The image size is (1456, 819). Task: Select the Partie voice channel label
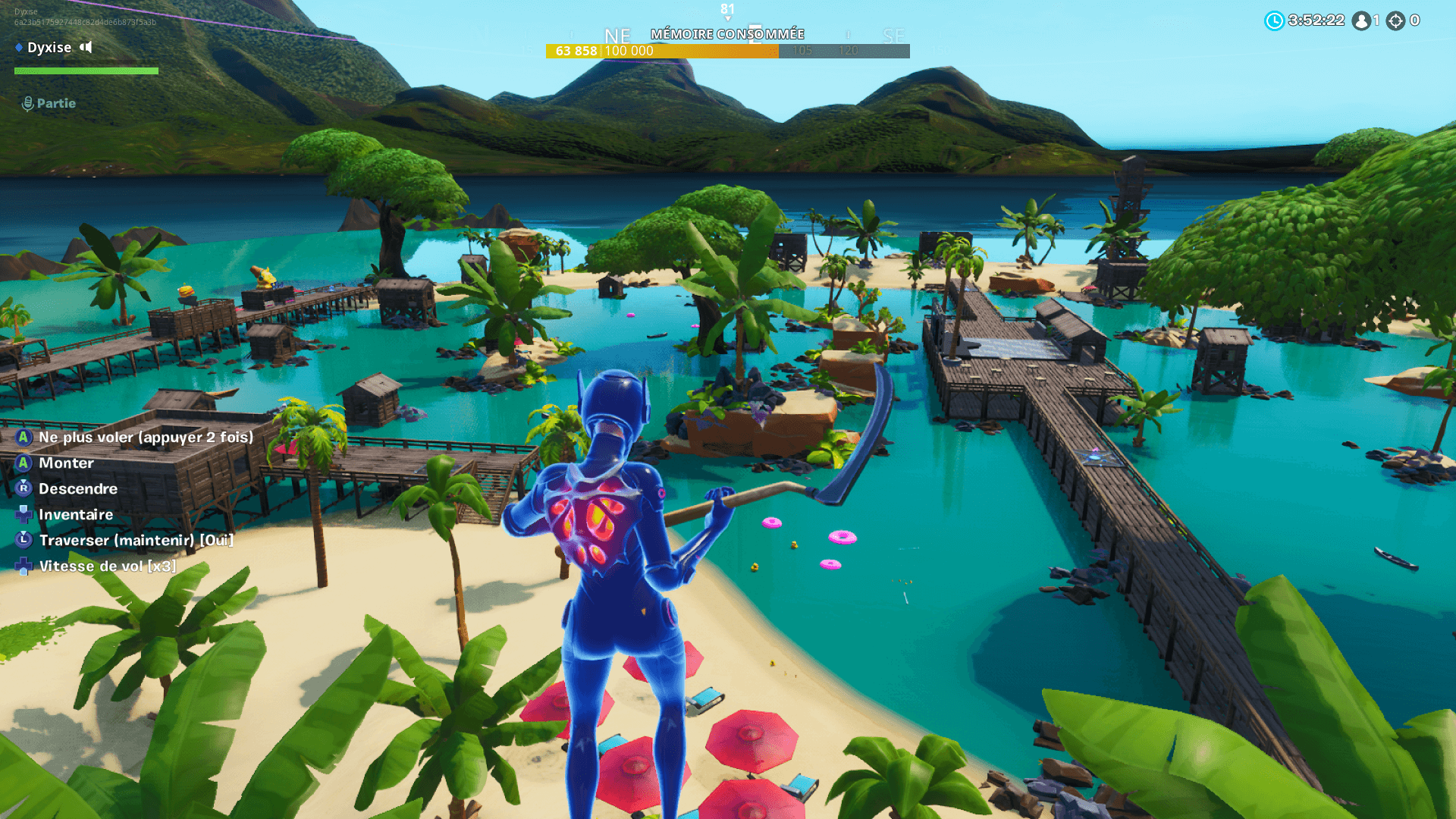pyautogui.click(x=57, y=103)
